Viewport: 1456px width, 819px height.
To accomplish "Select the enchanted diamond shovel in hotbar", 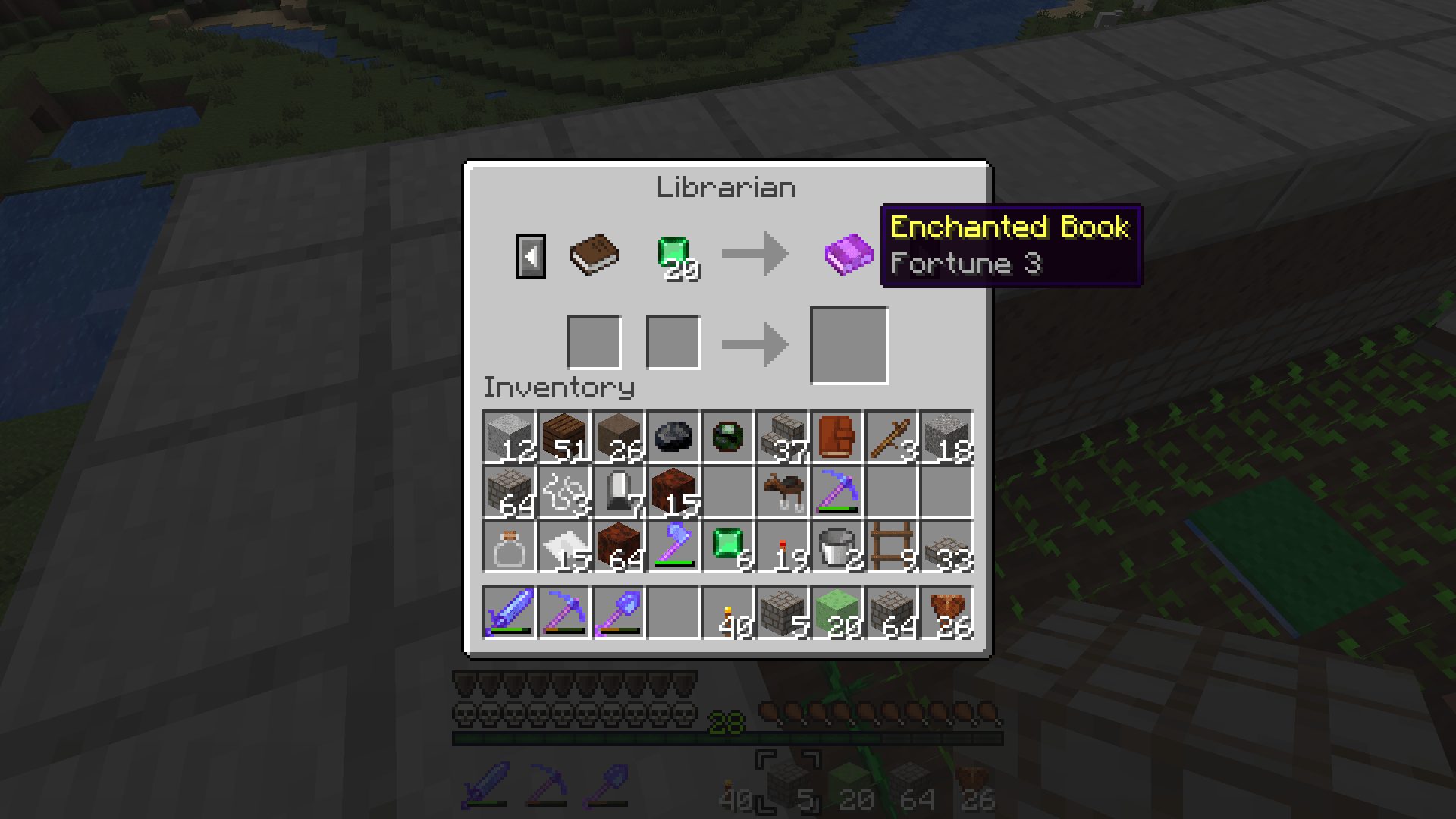I will click(x=618, y=613).
